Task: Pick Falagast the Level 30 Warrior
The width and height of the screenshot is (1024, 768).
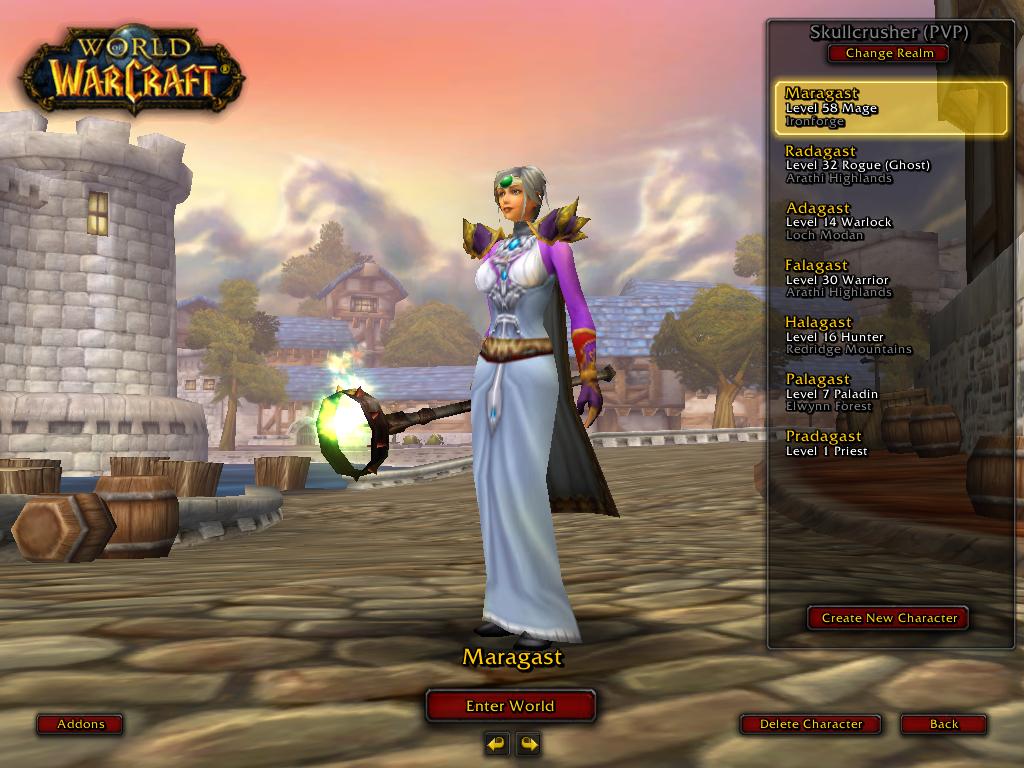Action: (890, 279)
